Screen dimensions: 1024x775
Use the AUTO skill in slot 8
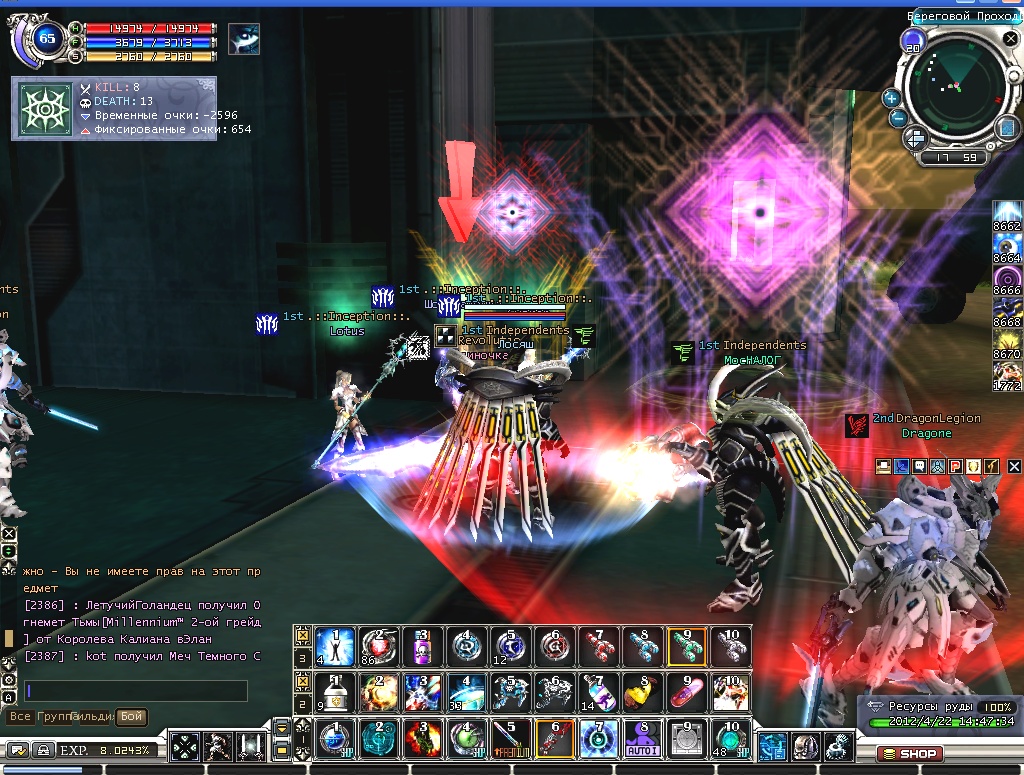tap(642, 739)
